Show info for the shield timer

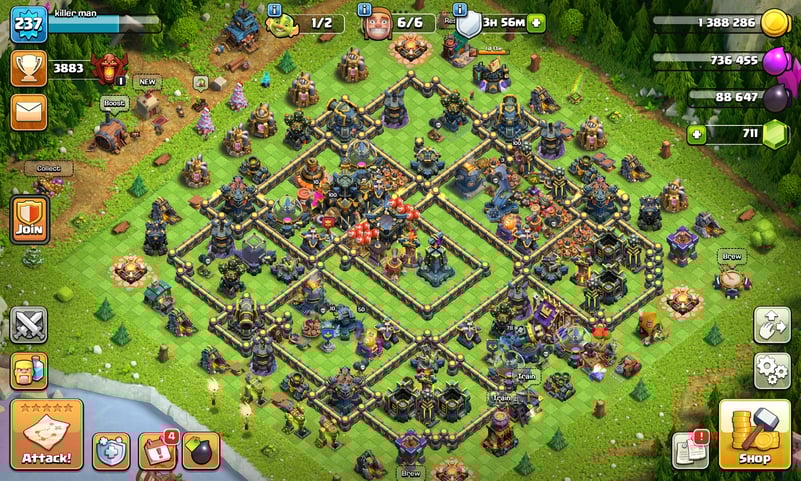[461, 9]
